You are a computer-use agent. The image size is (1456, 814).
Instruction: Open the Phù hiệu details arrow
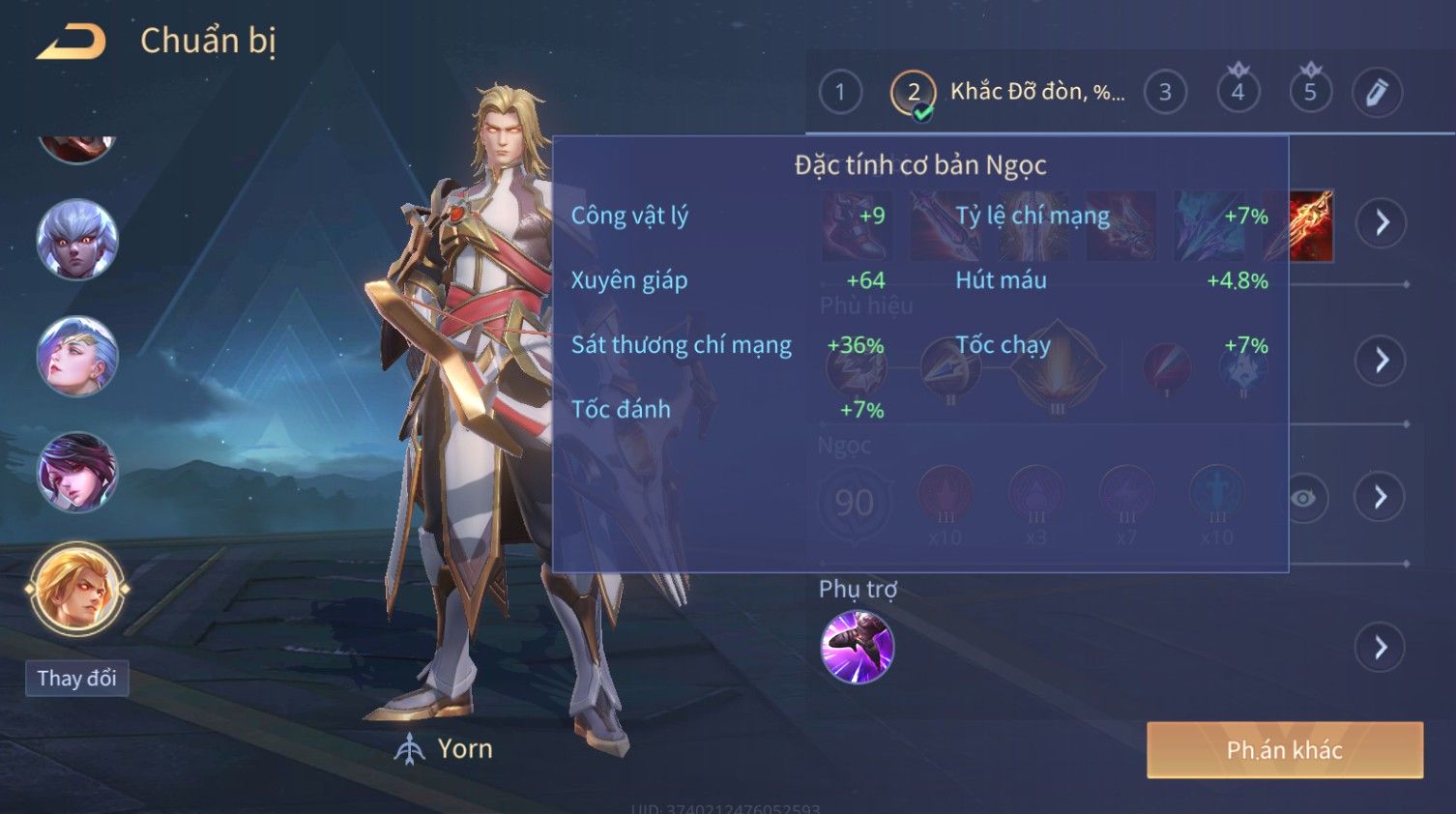point(1381,361)
